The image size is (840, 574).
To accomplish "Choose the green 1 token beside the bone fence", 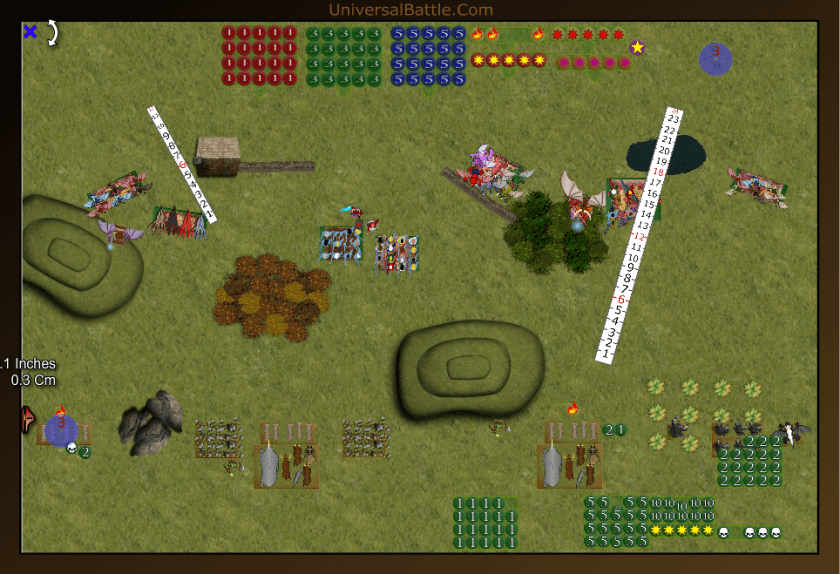I will 621,430.
